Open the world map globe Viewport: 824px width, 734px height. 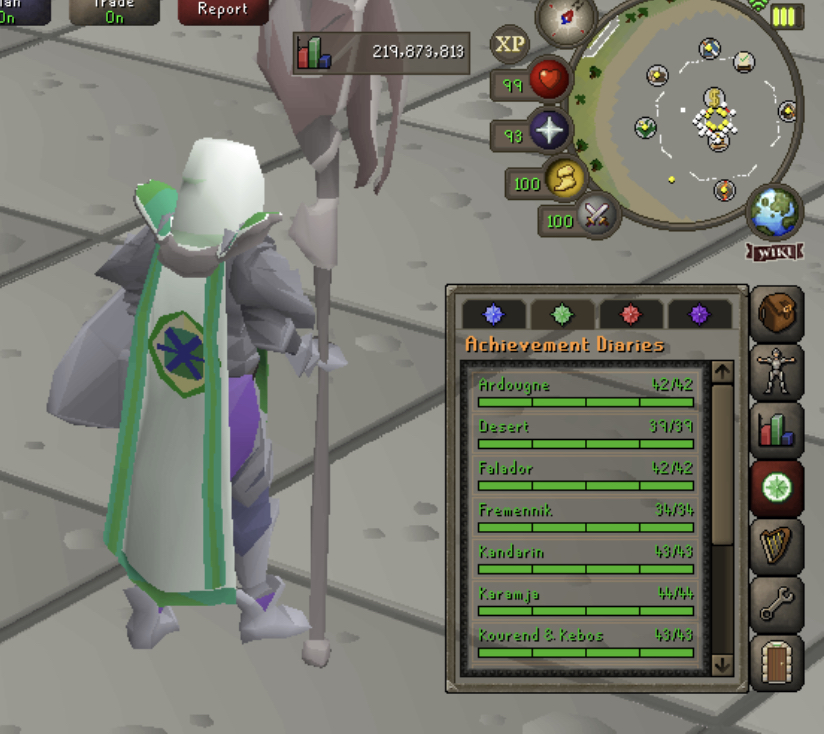774,210
